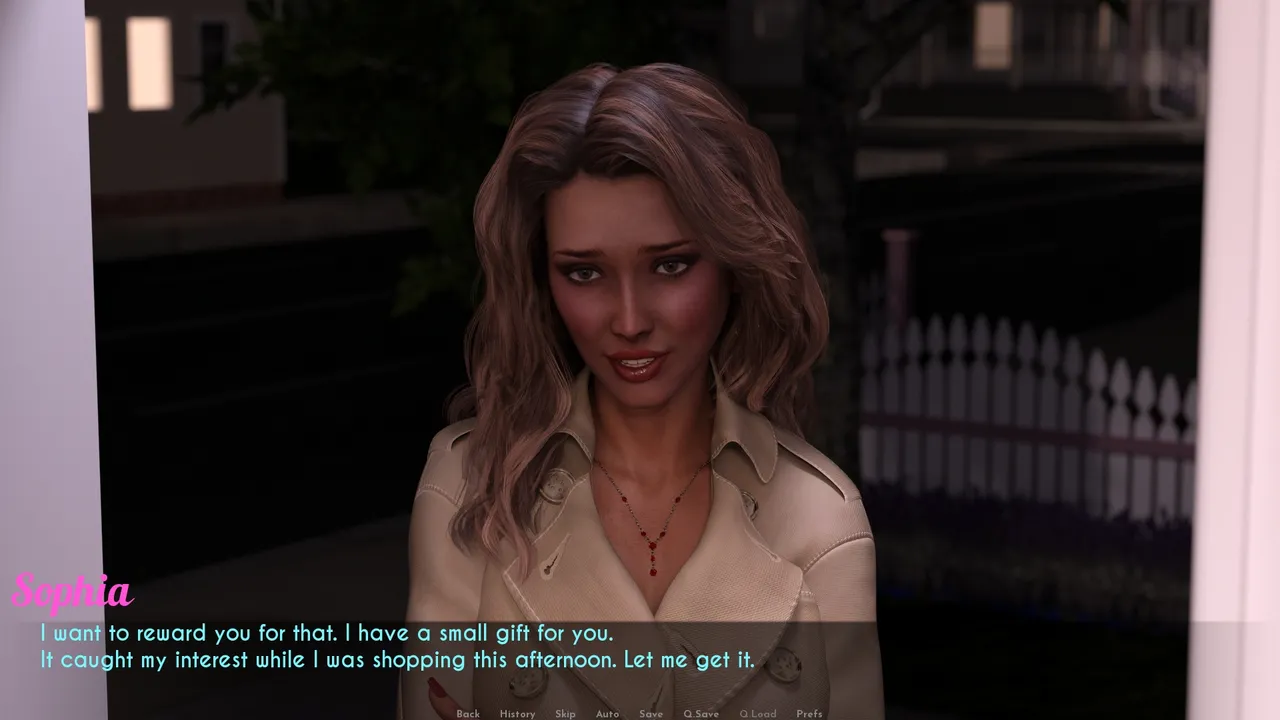The height and width of the screenshot is (720, 1280).
Task: Go back one dialogue line with Back
Action: point(468,714)
